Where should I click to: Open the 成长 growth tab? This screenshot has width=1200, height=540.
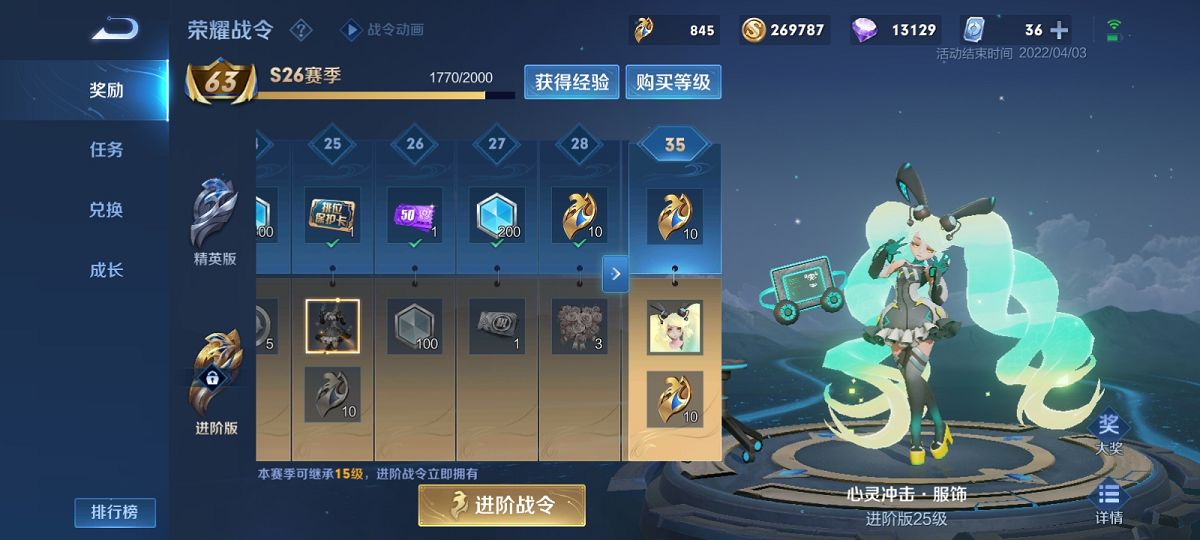point(107,270)
